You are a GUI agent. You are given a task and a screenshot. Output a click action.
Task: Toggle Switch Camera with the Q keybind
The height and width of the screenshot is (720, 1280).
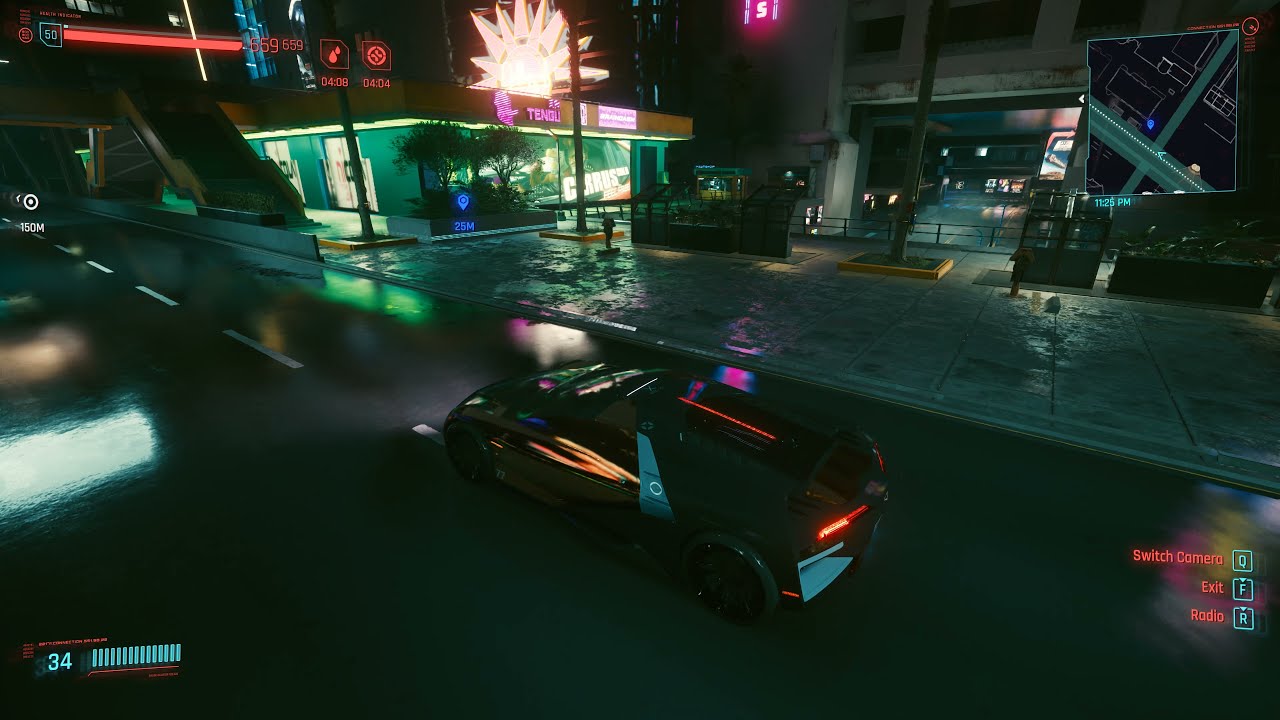tap(1243, 558)
